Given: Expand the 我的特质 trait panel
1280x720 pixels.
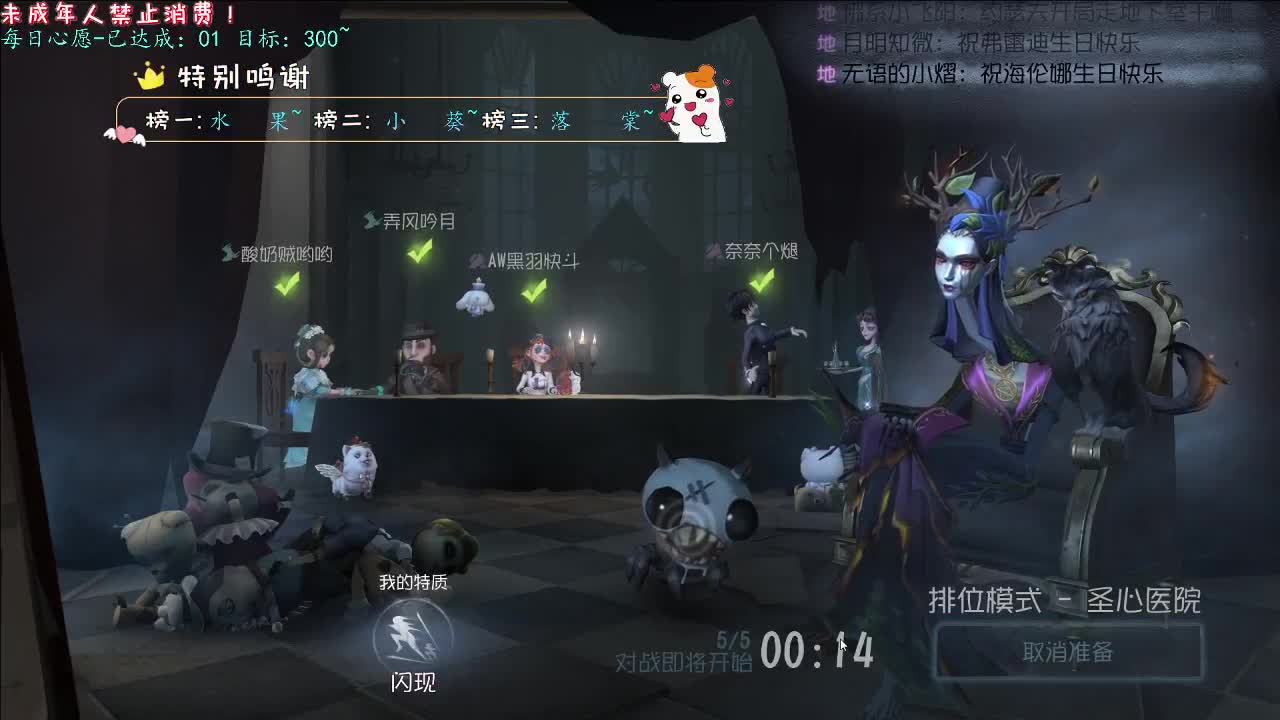Looking at the screenshot, I should click(414, 580).
